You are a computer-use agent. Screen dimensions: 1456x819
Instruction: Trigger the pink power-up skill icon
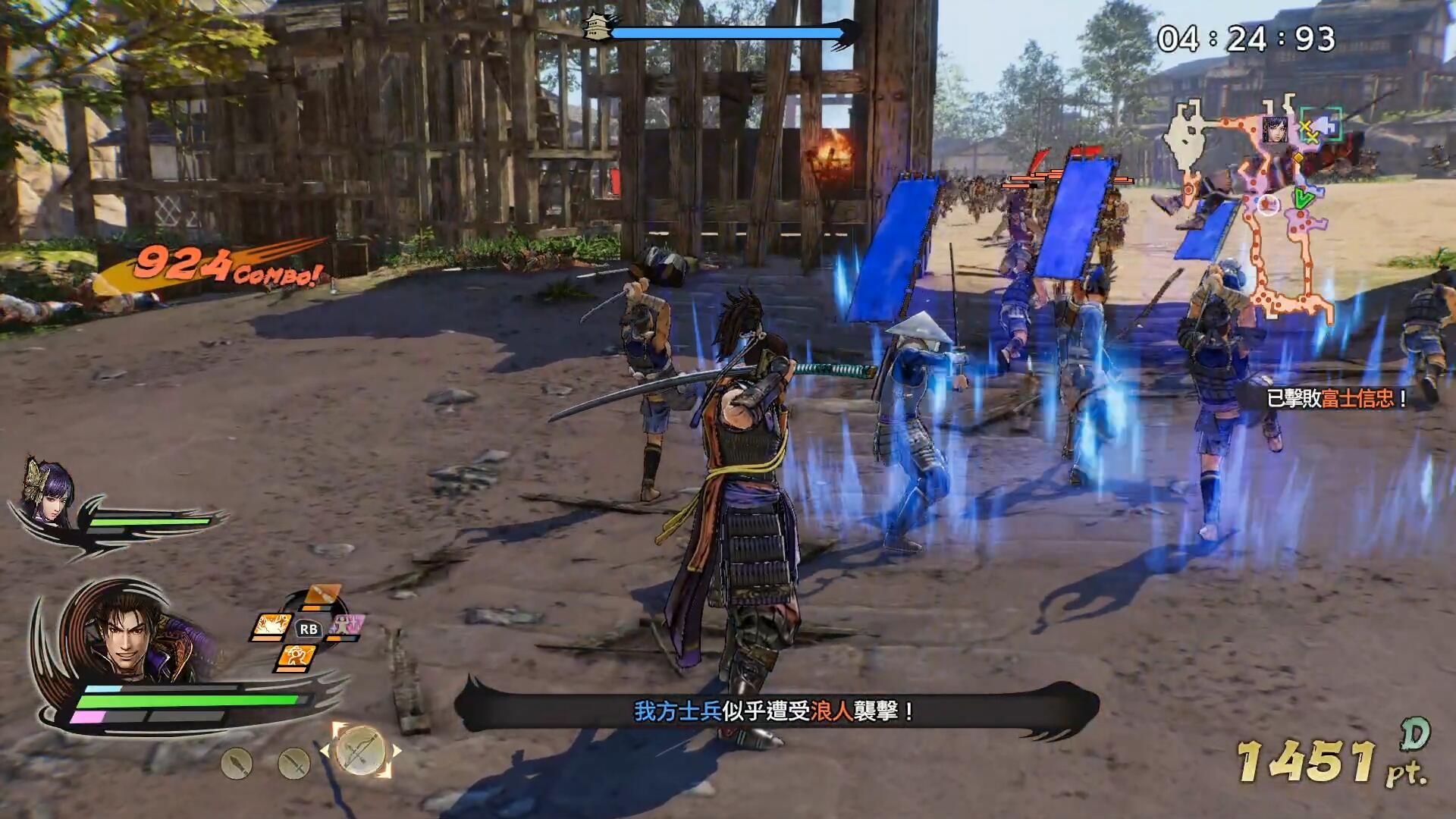(x=347, y=627)
